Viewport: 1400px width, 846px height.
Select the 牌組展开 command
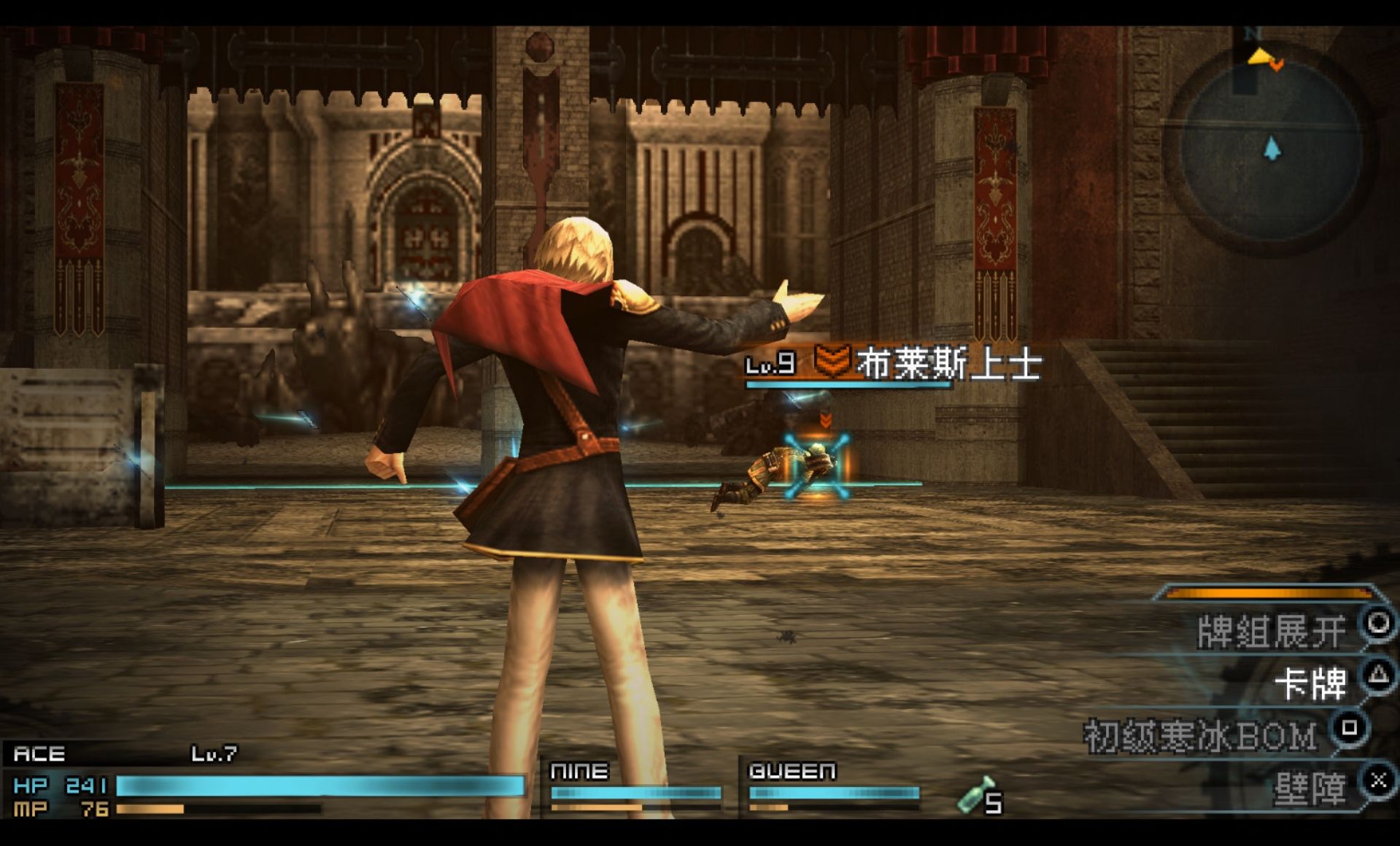1271,632
